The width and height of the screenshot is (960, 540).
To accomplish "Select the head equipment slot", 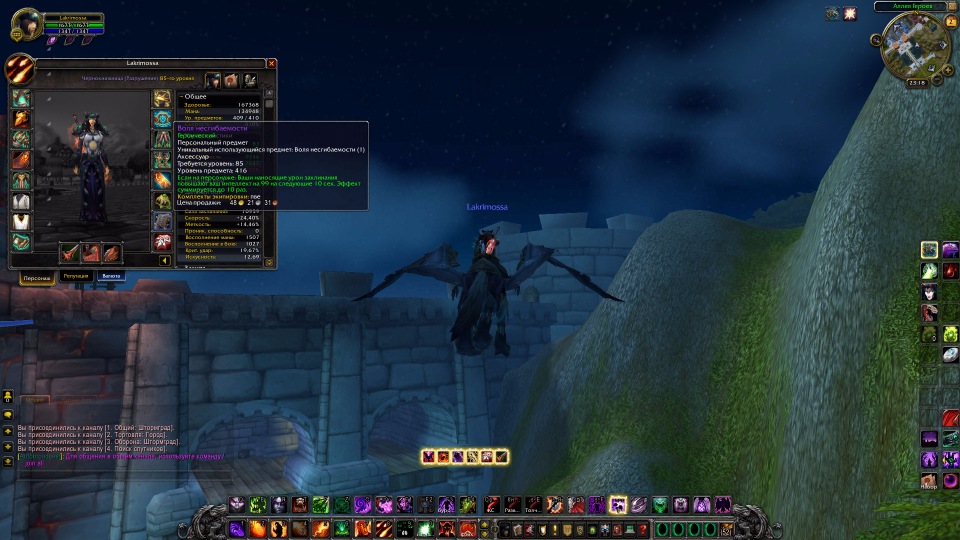I will tap(21, 98).
